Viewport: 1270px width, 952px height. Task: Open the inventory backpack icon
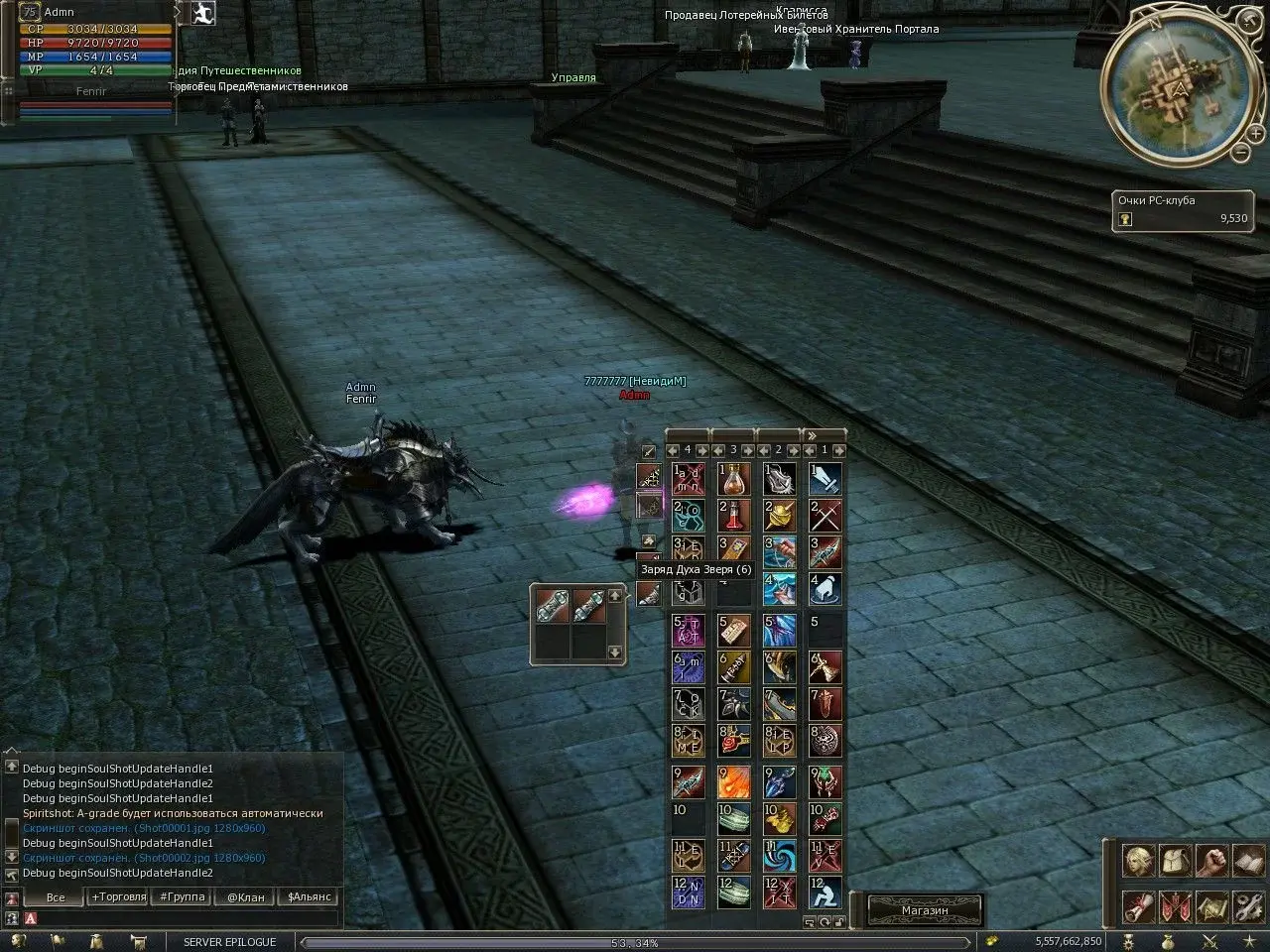pyautogui.click(x=1175, y=860)
